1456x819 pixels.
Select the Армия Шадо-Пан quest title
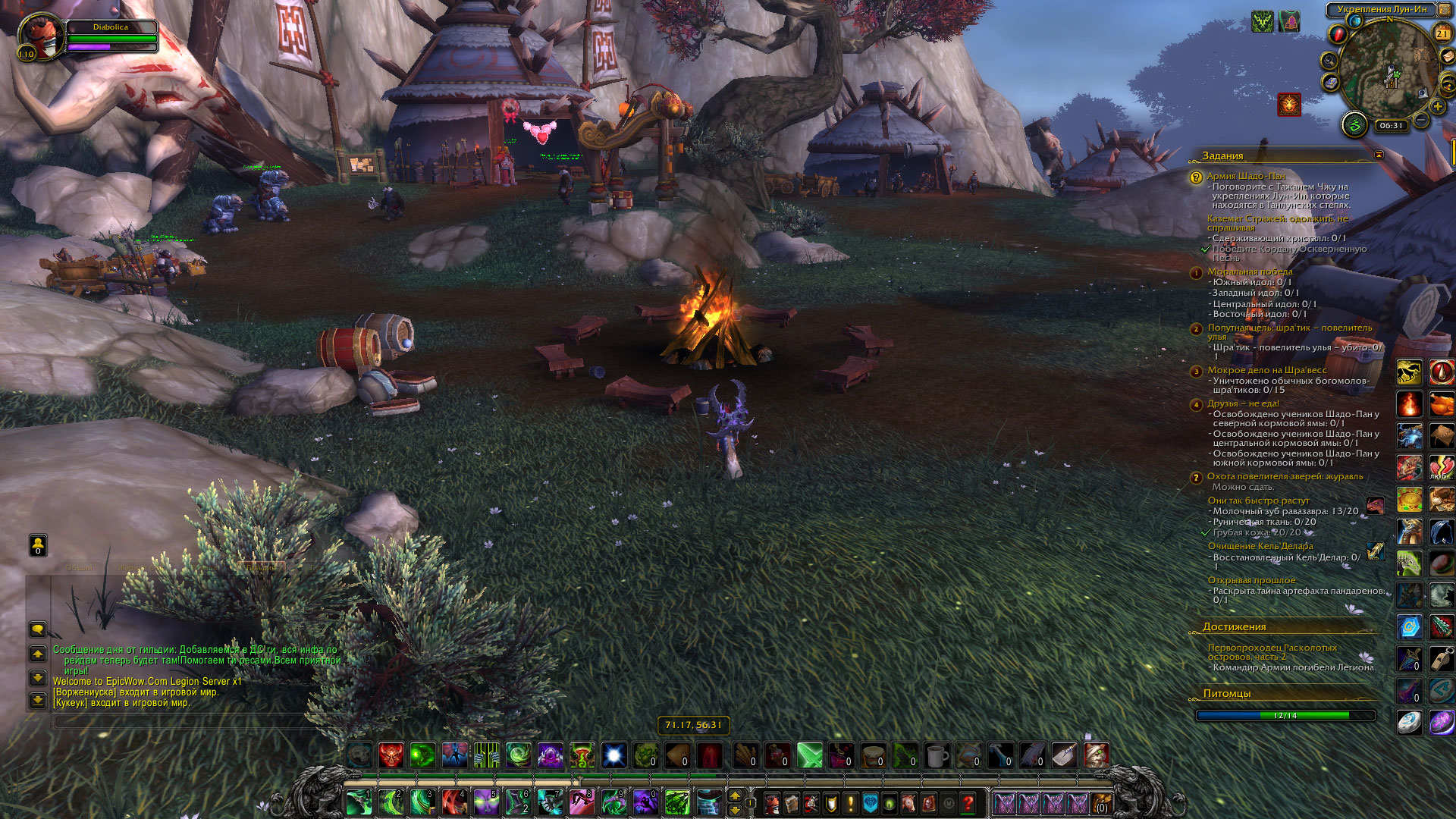[1246, 176]
